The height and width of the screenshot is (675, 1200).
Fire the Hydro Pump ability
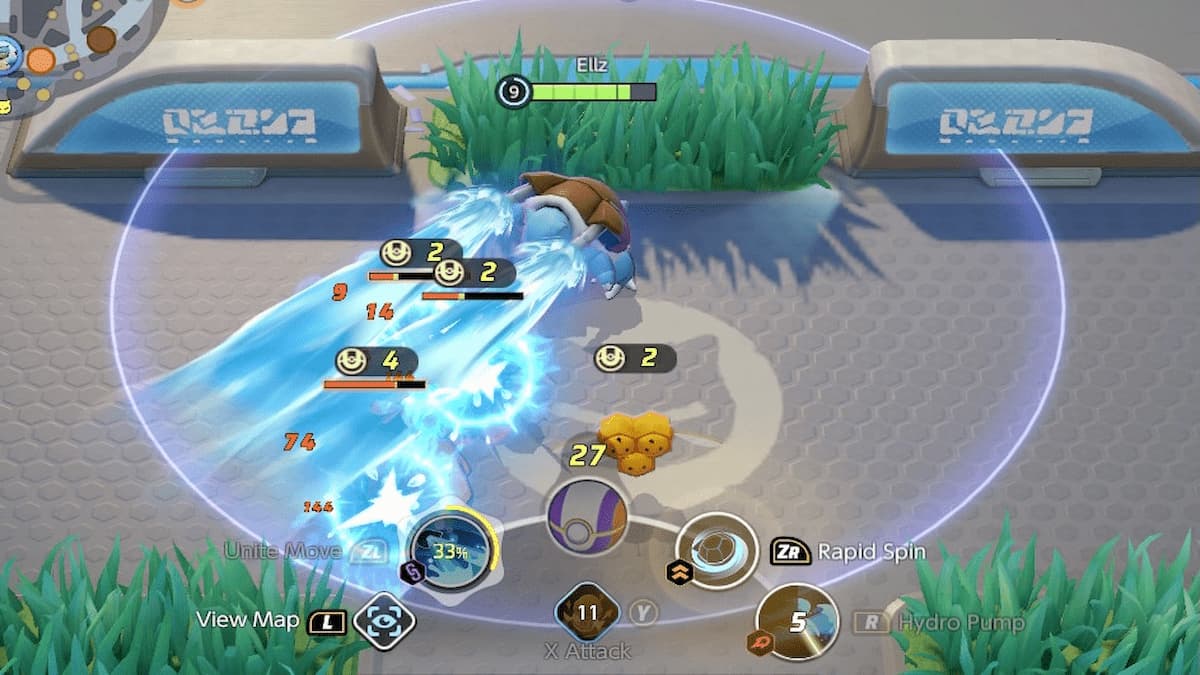(797, 622)
